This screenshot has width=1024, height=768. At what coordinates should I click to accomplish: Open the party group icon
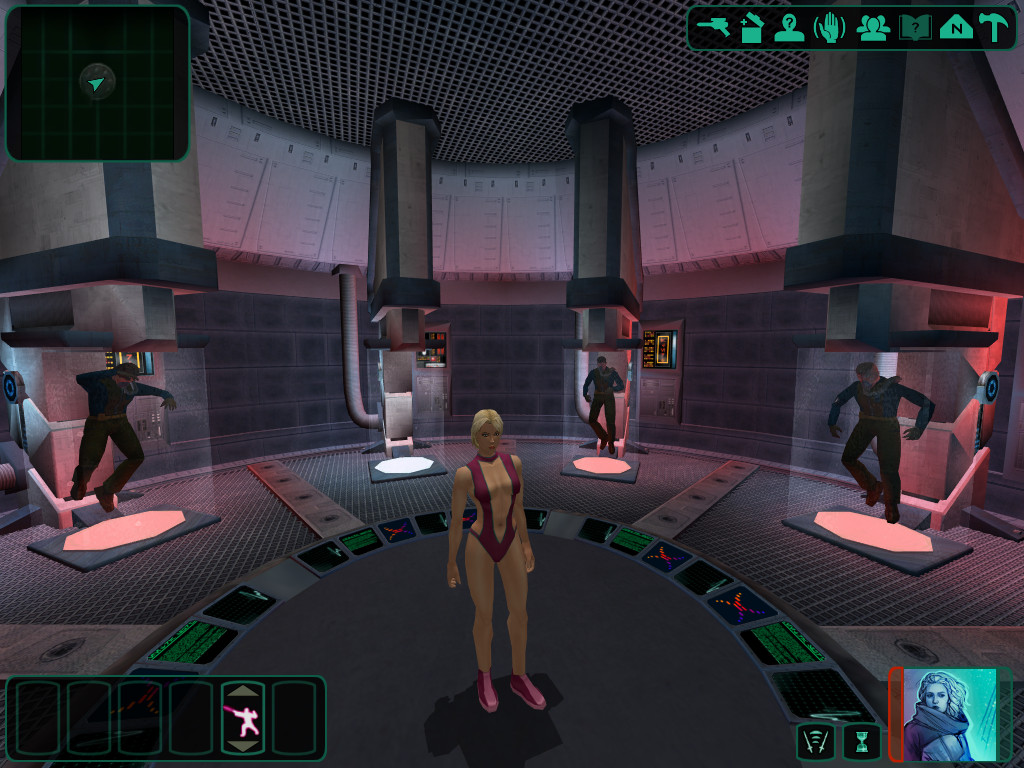tap(873, 28)
